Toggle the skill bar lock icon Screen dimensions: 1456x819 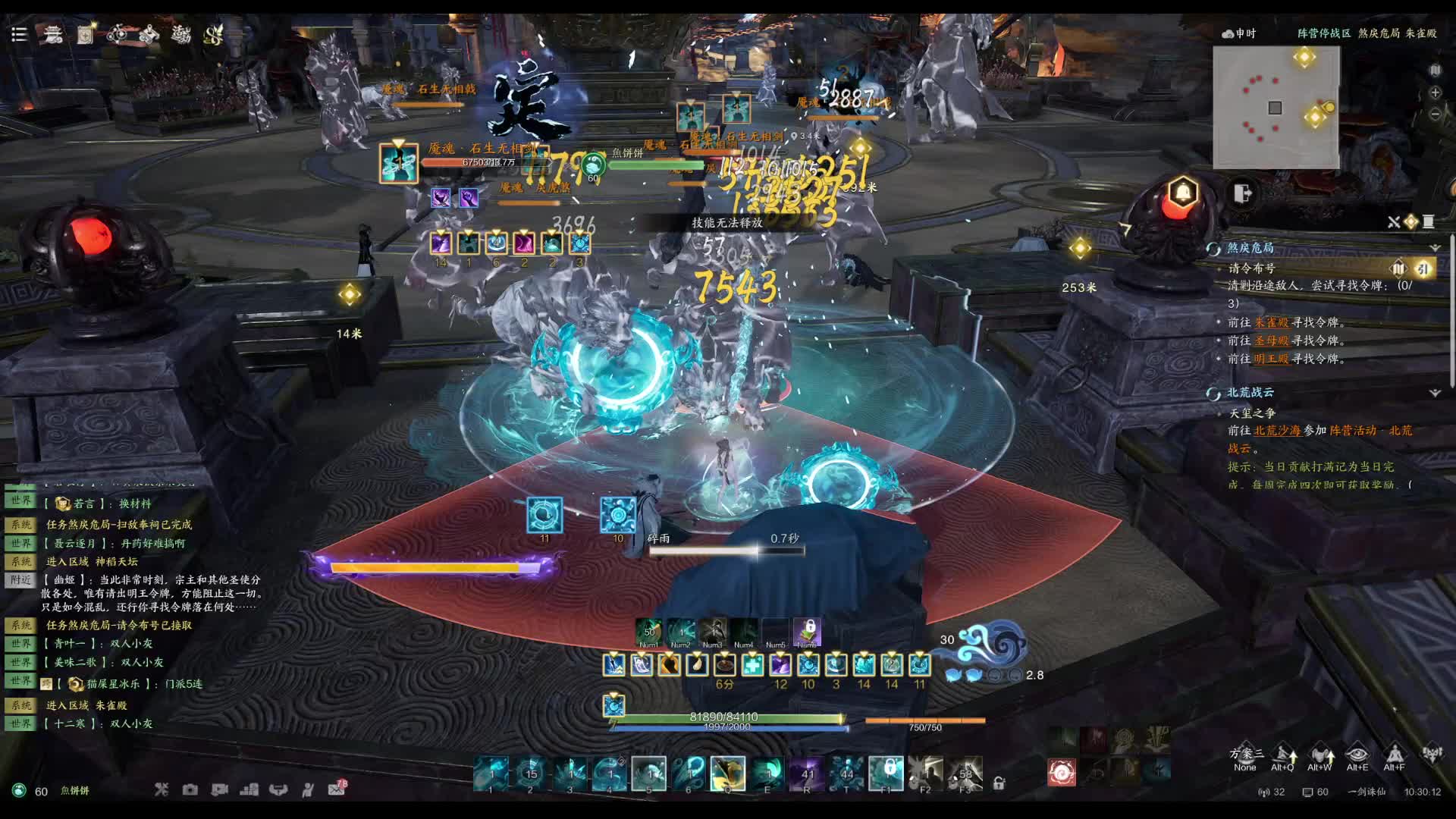click(999, 783)
